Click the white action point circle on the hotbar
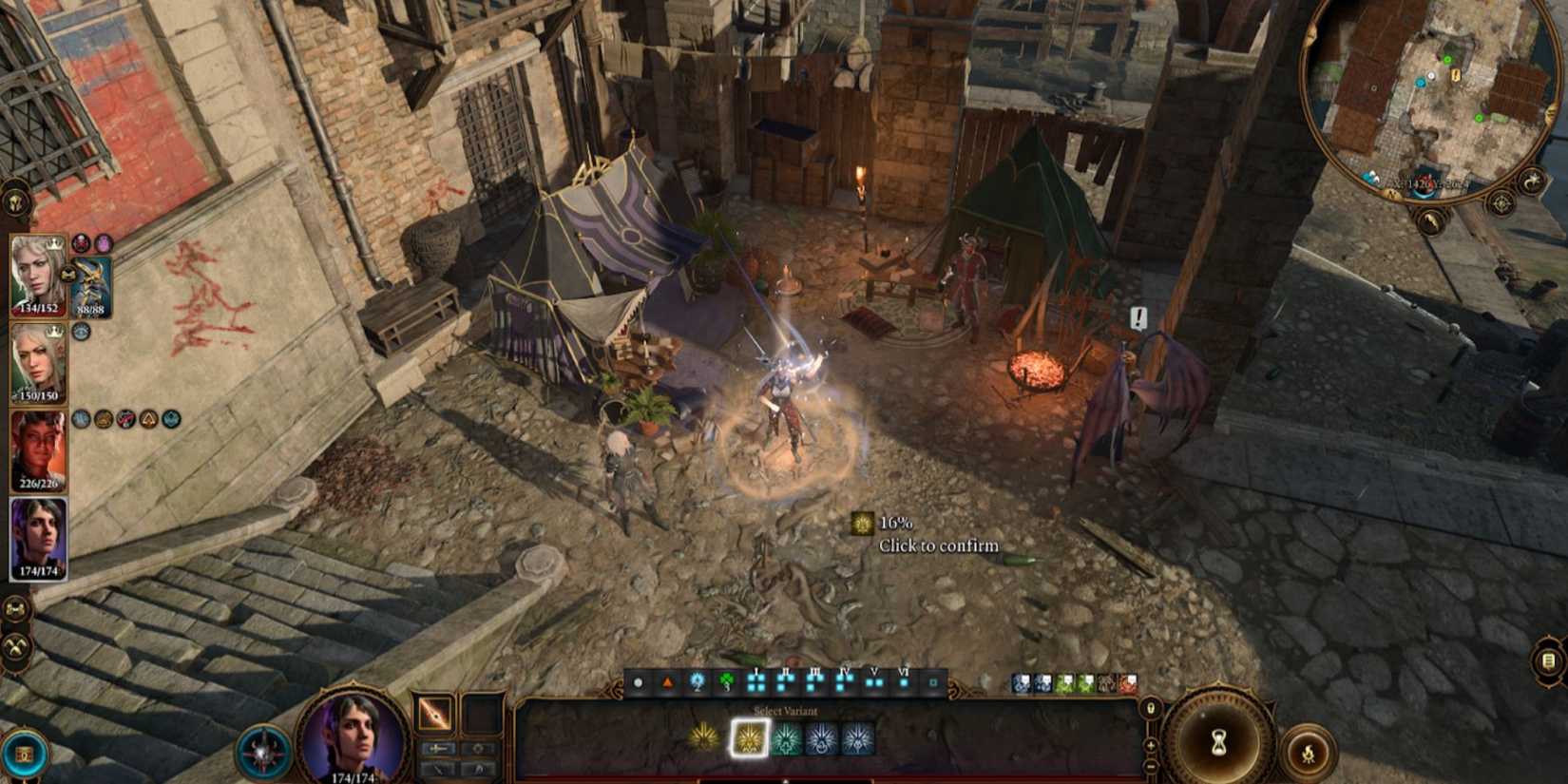Screen dimensions: 1568x784 (638, 682)
